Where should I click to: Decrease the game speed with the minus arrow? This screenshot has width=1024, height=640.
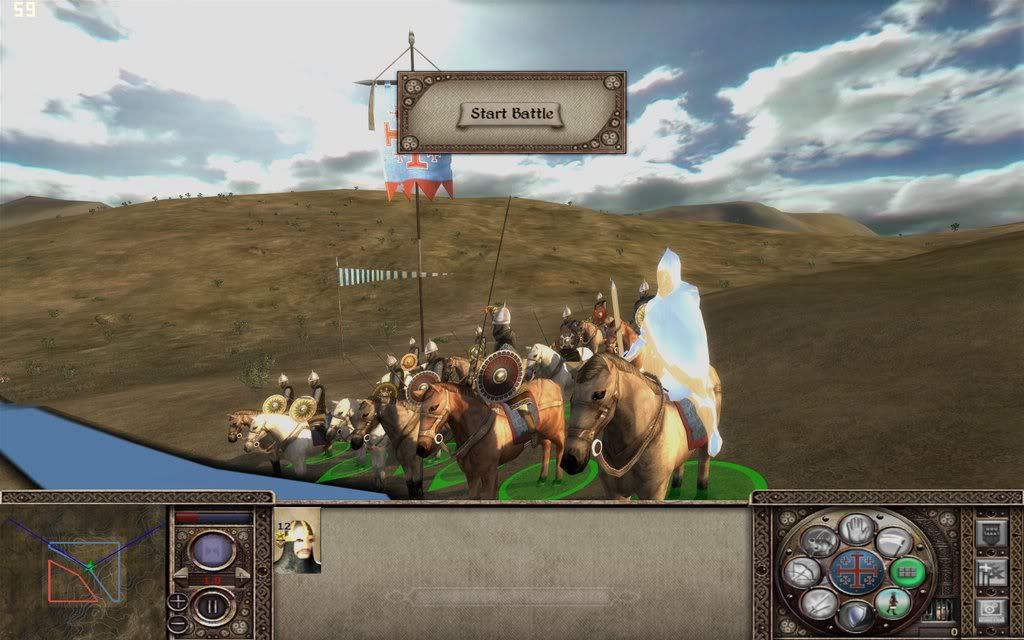180,577
